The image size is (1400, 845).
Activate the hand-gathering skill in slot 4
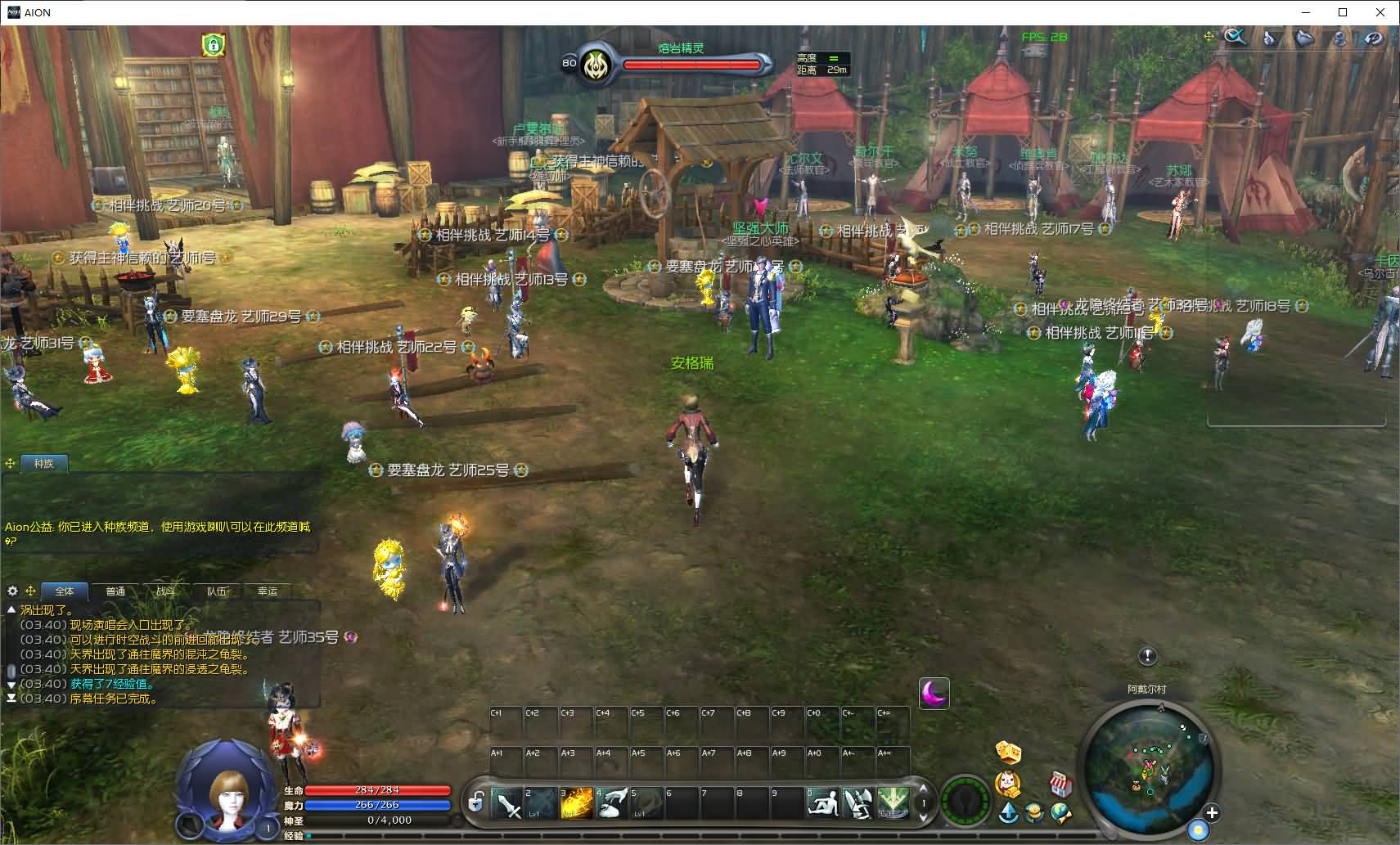click(611, 803)
